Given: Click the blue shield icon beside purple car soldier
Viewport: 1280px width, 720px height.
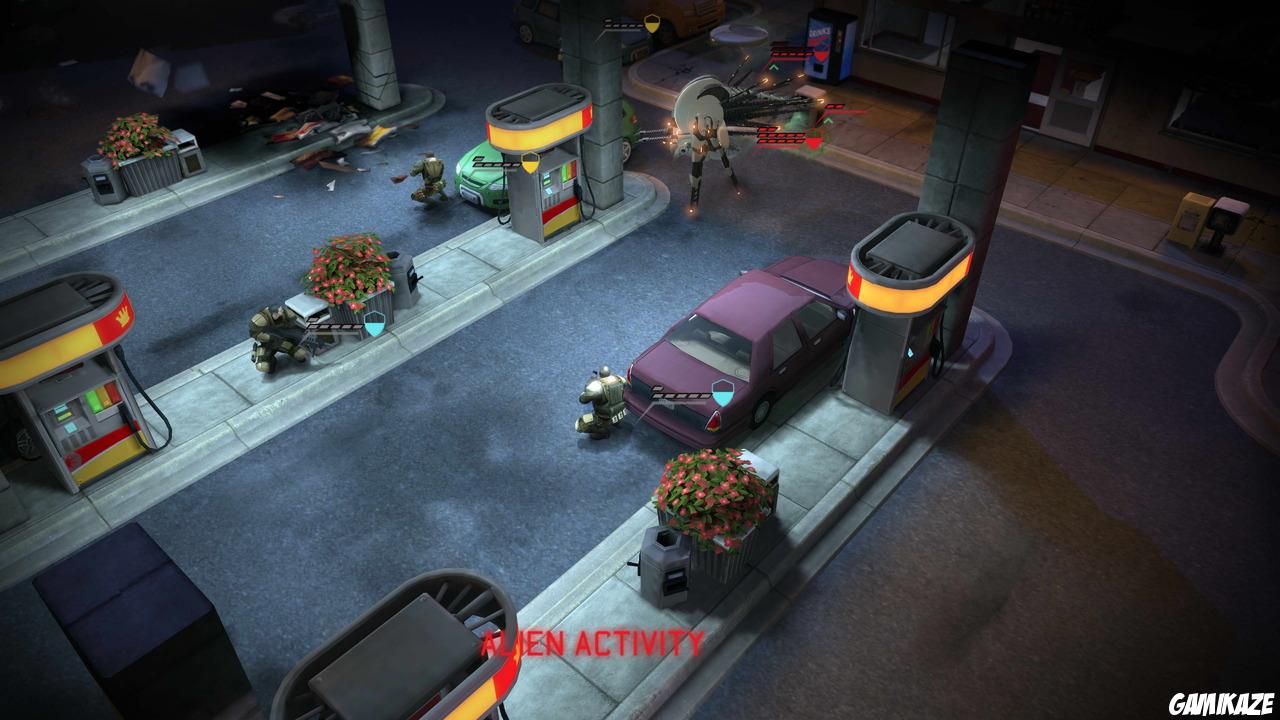Looking at the screenshot, I should (723, 392).
